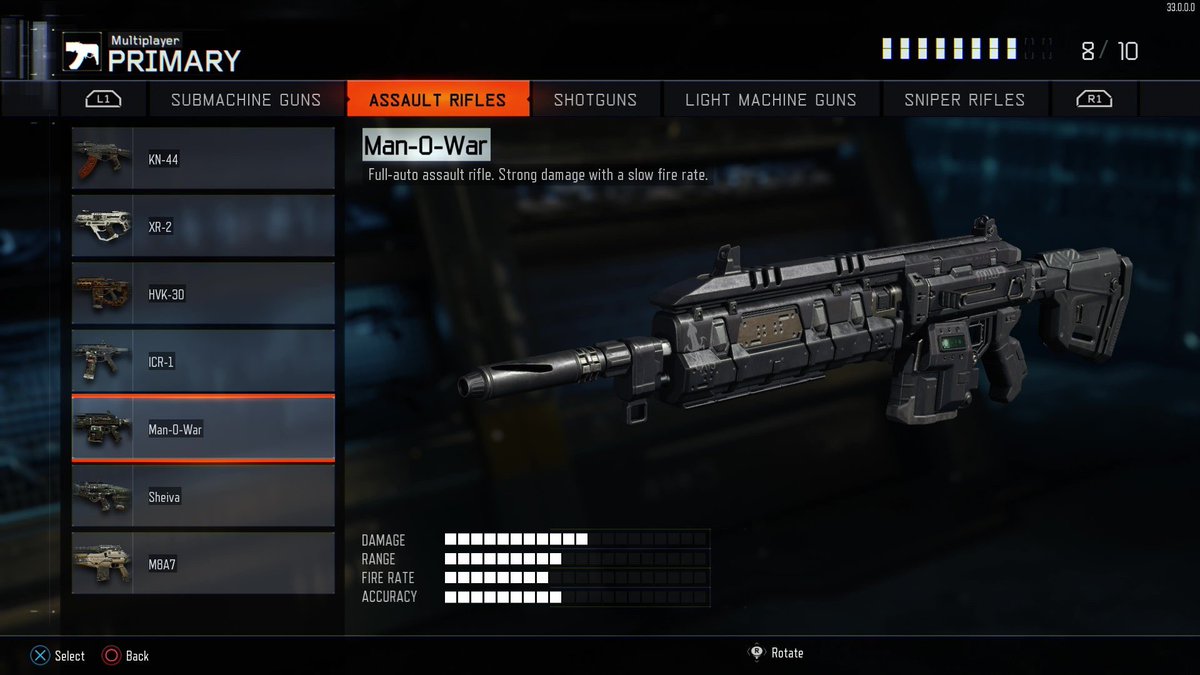Select the XR-2 rifle row
1200x675 pixels.
(x=203, y=227)
